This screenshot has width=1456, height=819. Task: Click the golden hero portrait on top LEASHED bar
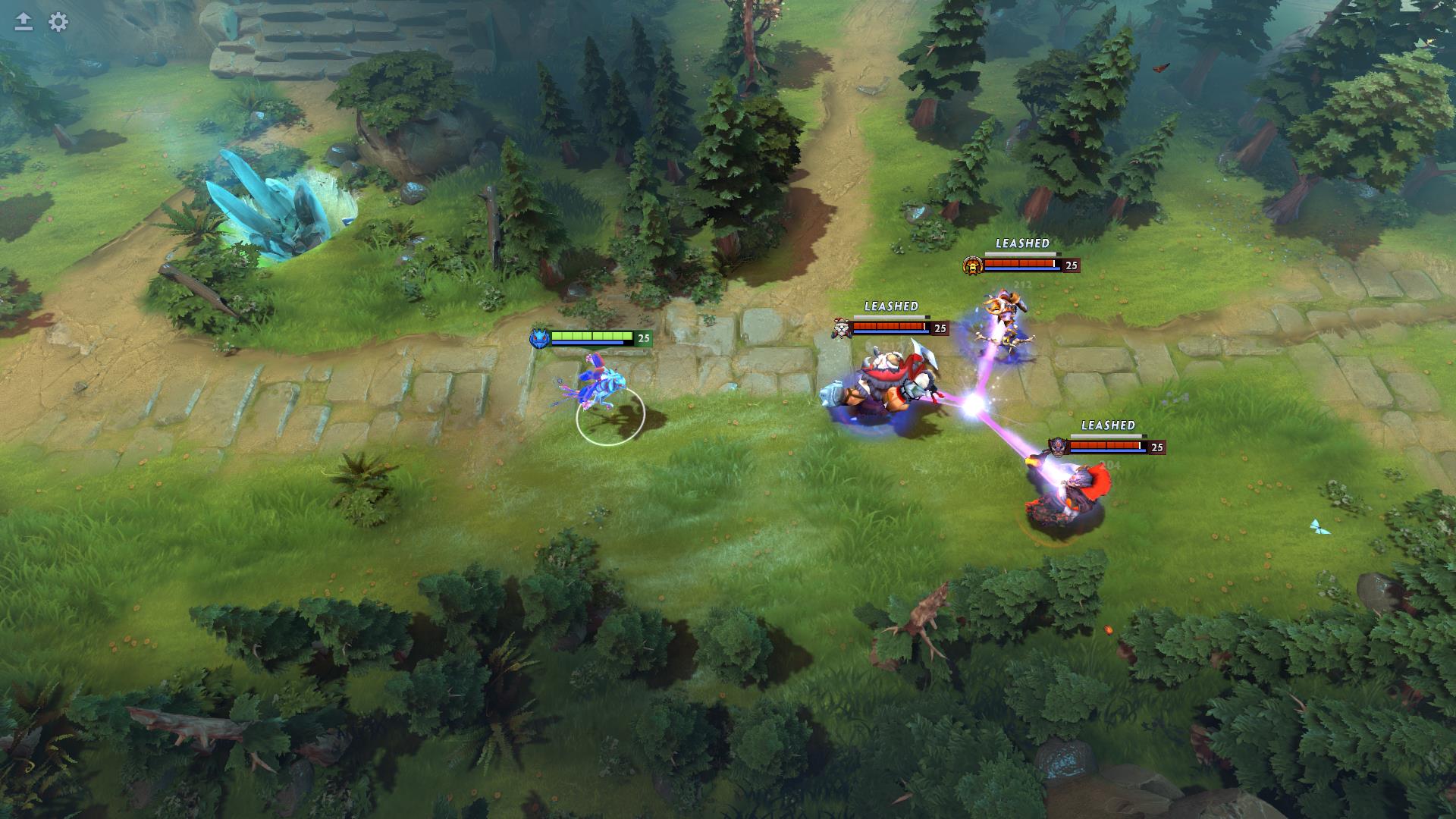click(x=971, y=265)
